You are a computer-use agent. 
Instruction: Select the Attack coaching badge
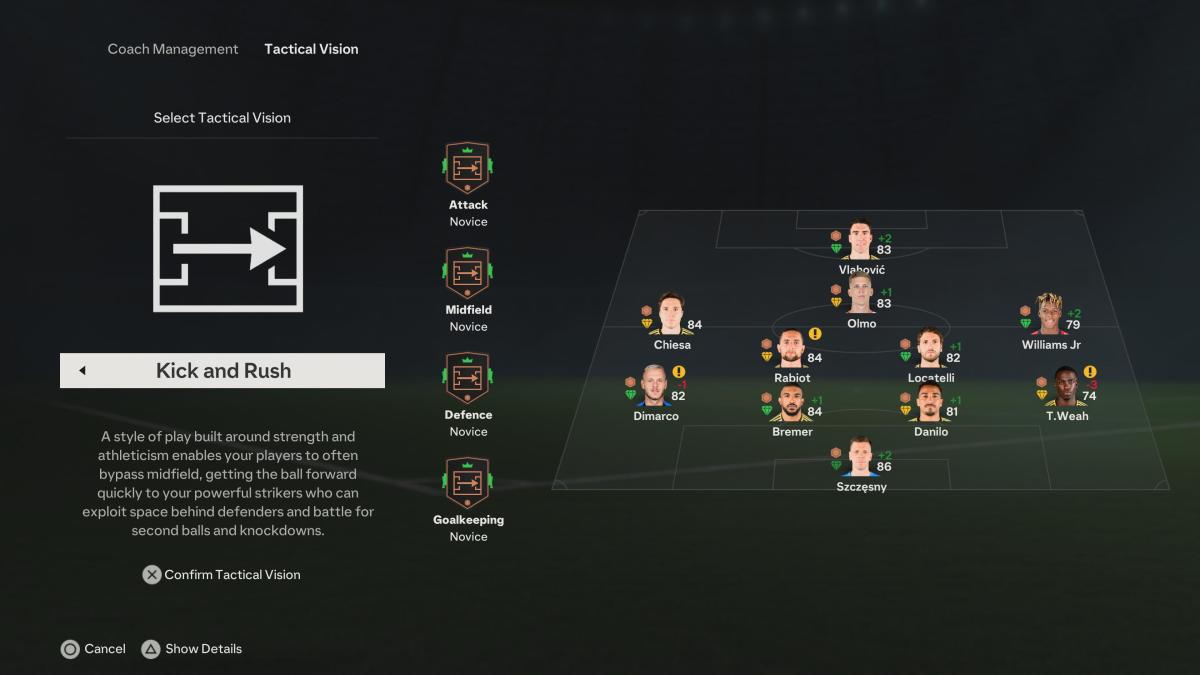pos(468,169)
